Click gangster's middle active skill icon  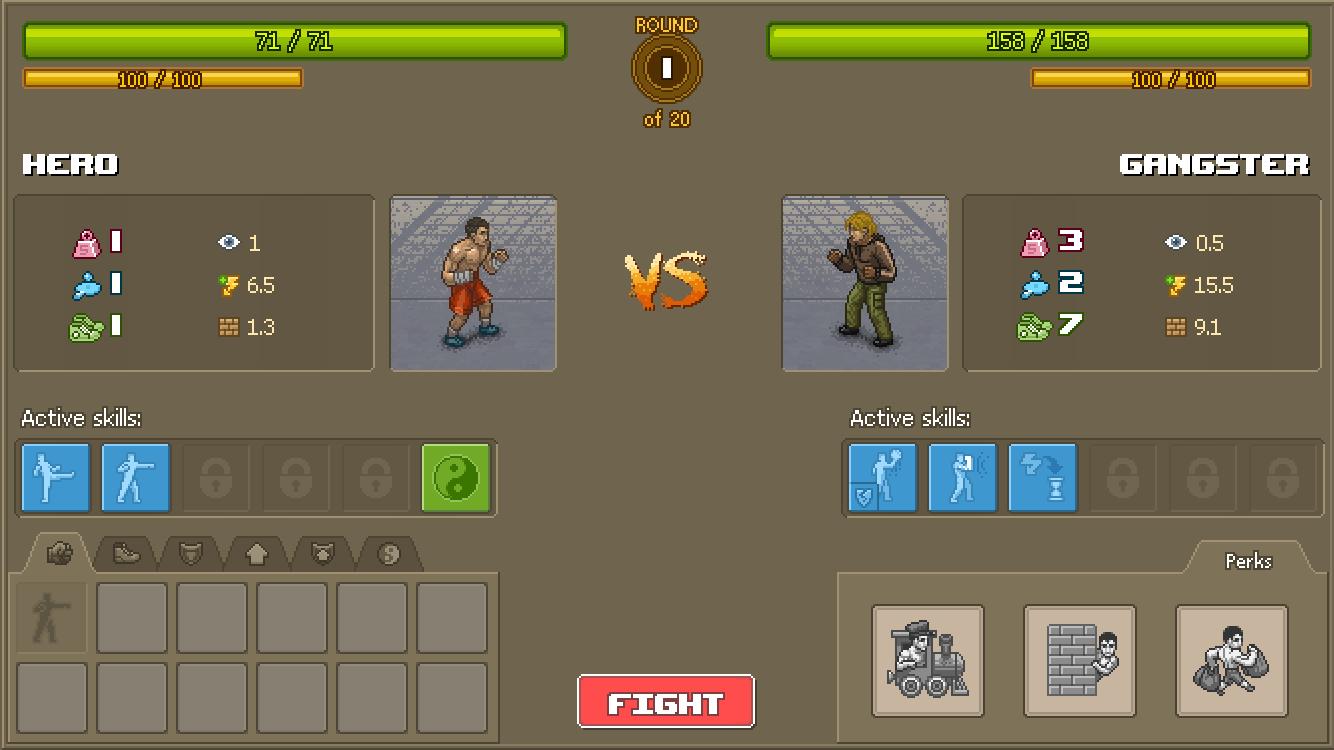click(x=962, y=478)
